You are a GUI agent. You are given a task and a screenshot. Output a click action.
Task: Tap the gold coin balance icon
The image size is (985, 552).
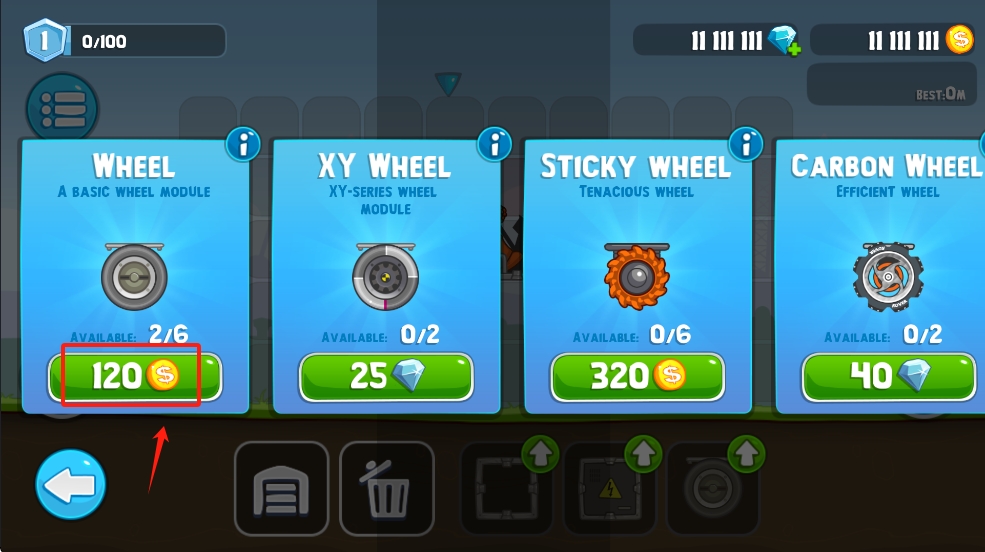(960, 40)
